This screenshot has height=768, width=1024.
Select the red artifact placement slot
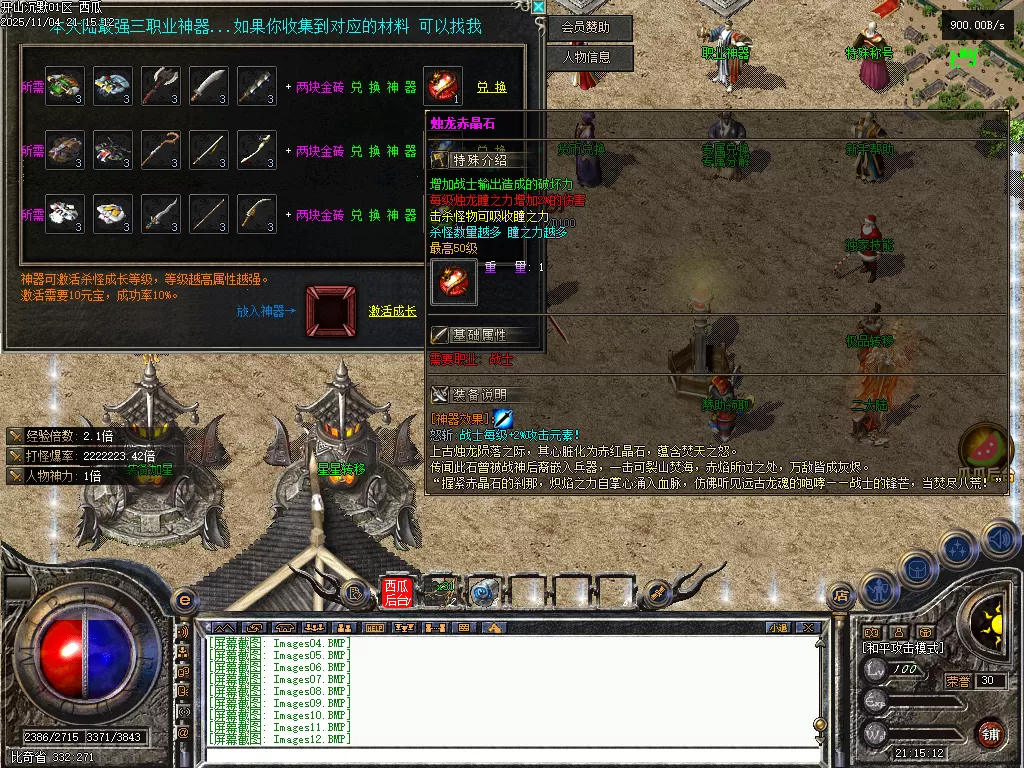tap(331, 311)
